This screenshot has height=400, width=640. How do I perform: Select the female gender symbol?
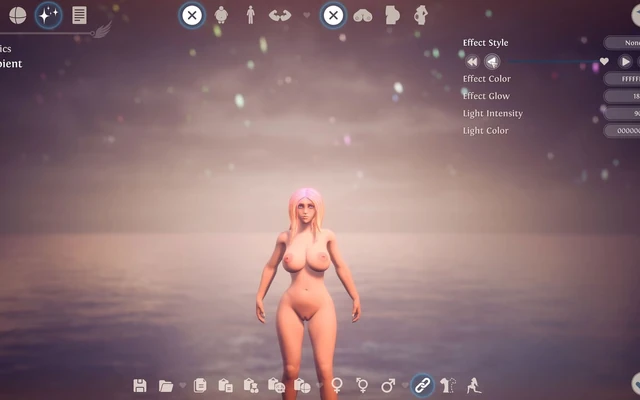(338, 385)
